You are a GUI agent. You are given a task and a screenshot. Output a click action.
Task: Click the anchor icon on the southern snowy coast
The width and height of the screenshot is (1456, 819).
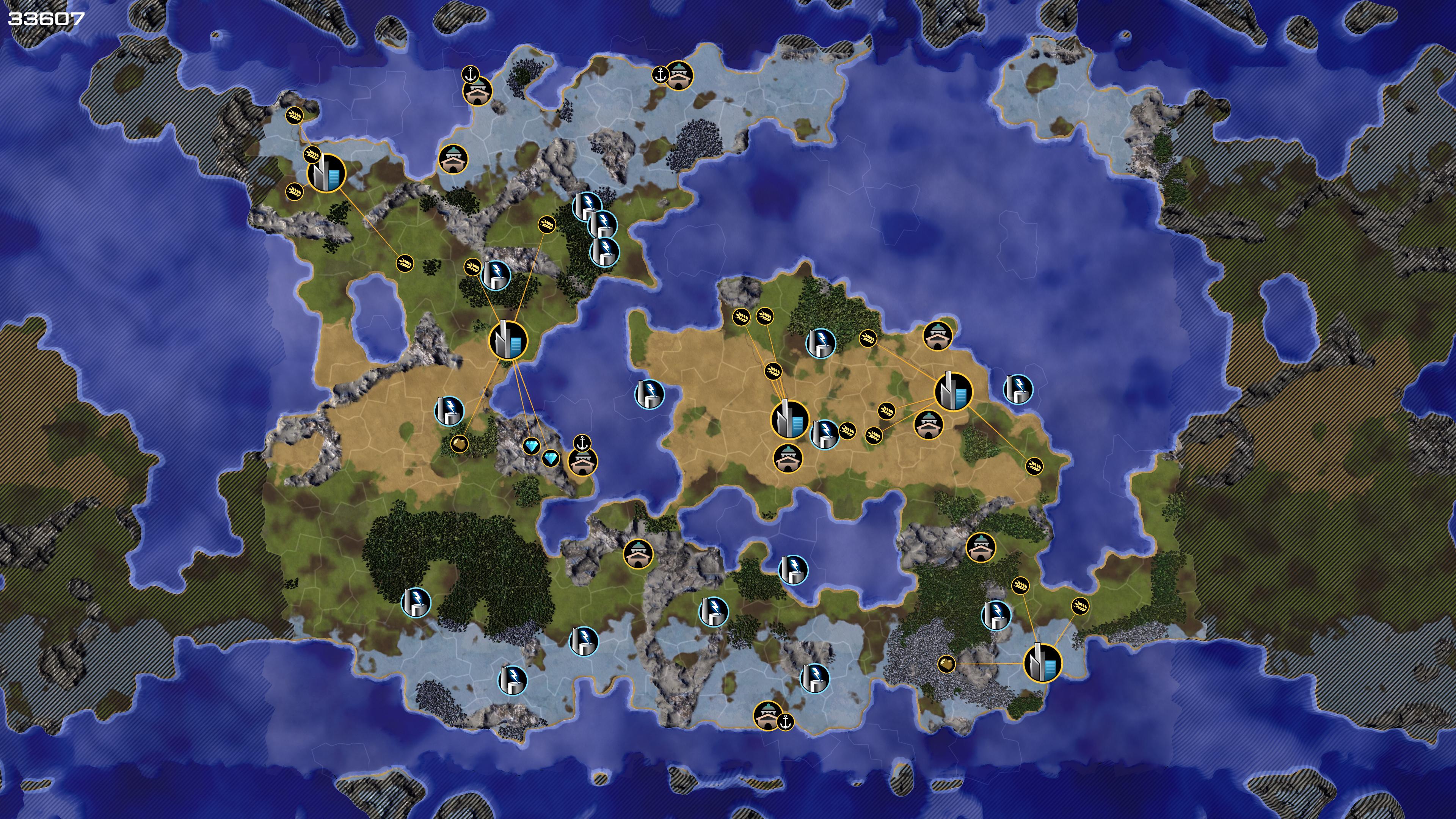click(785, 721)
